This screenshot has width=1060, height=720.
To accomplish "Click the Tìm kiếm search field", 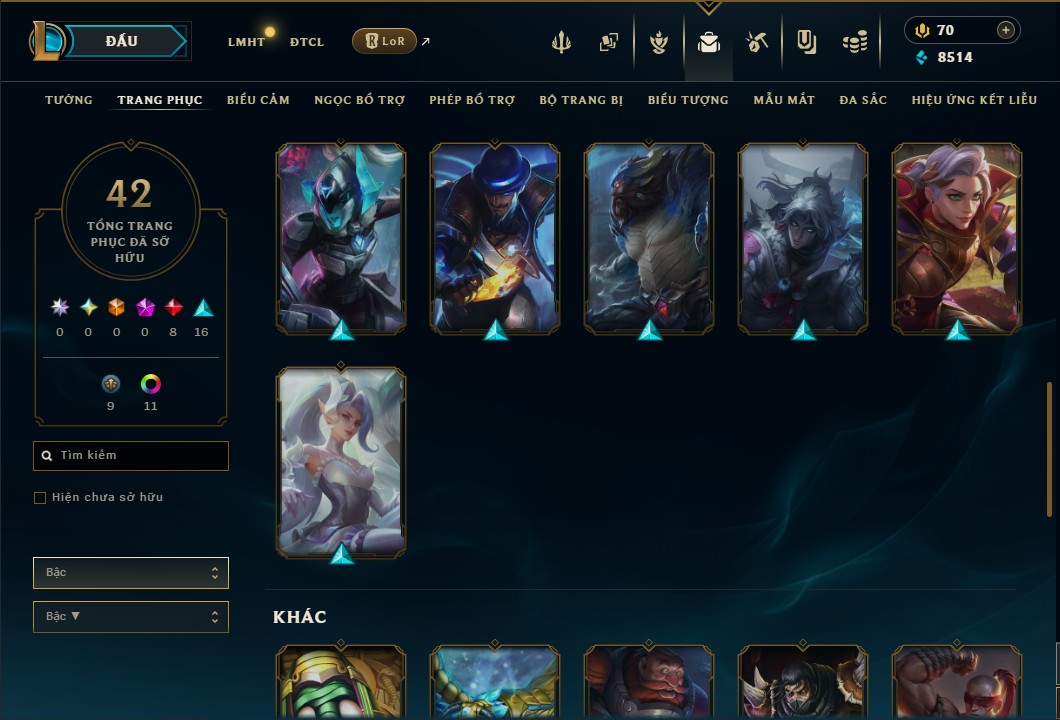I will click(131, 456).
